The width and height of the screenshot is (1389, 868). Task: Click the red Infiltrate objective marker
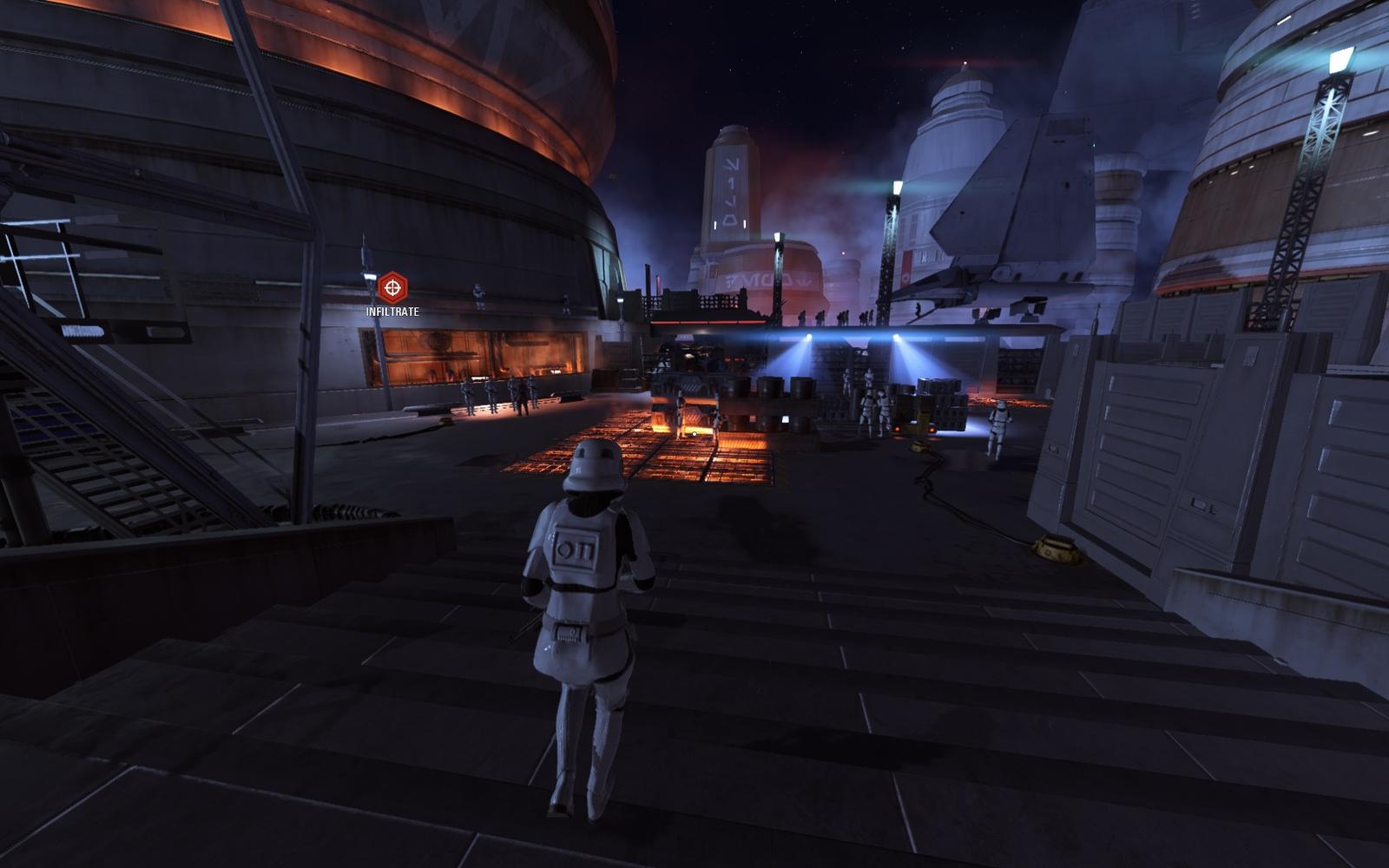click(x=392, y=288)
